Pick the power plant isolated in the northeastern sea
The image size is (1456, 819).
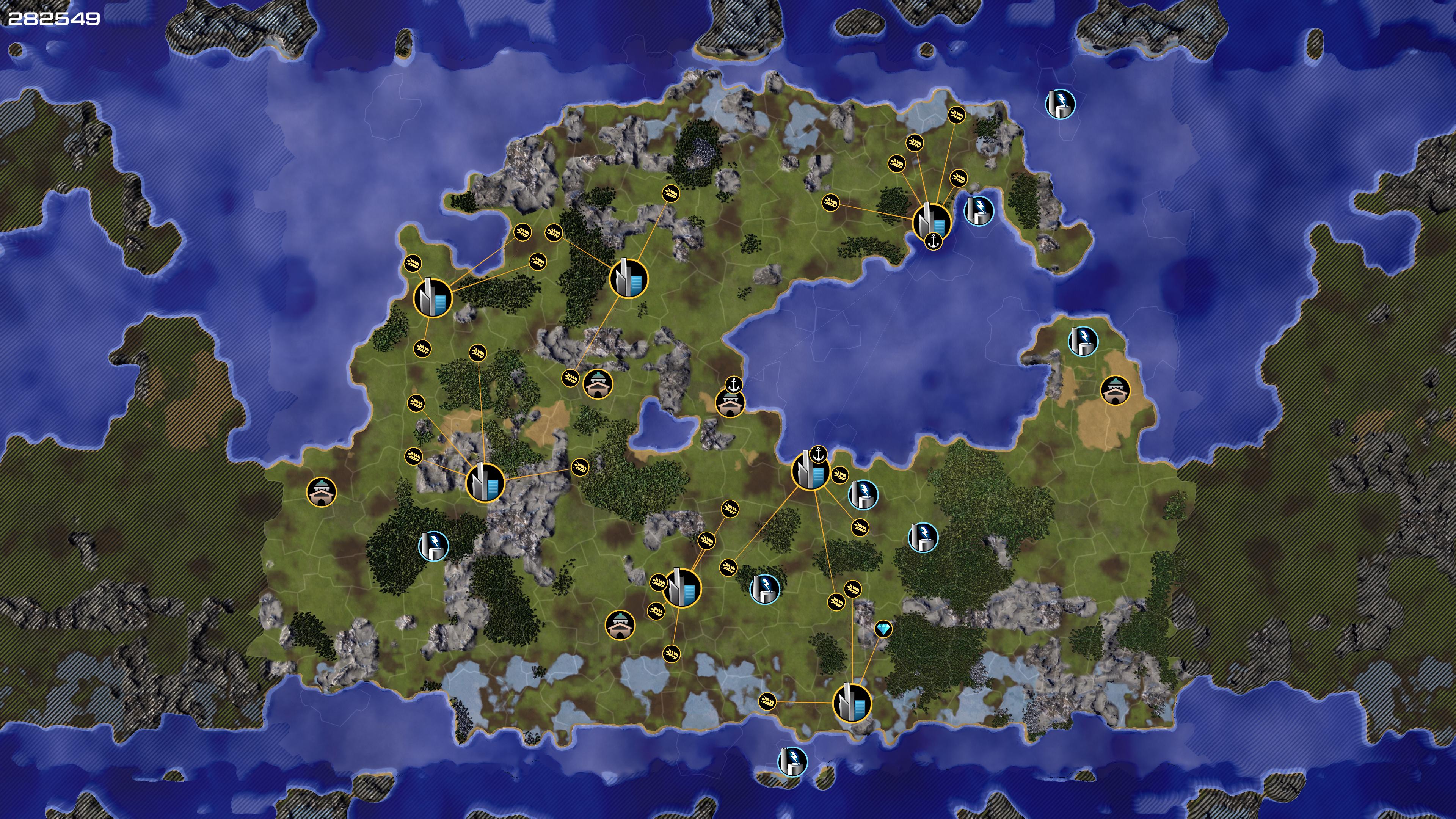pos(1060,104)
